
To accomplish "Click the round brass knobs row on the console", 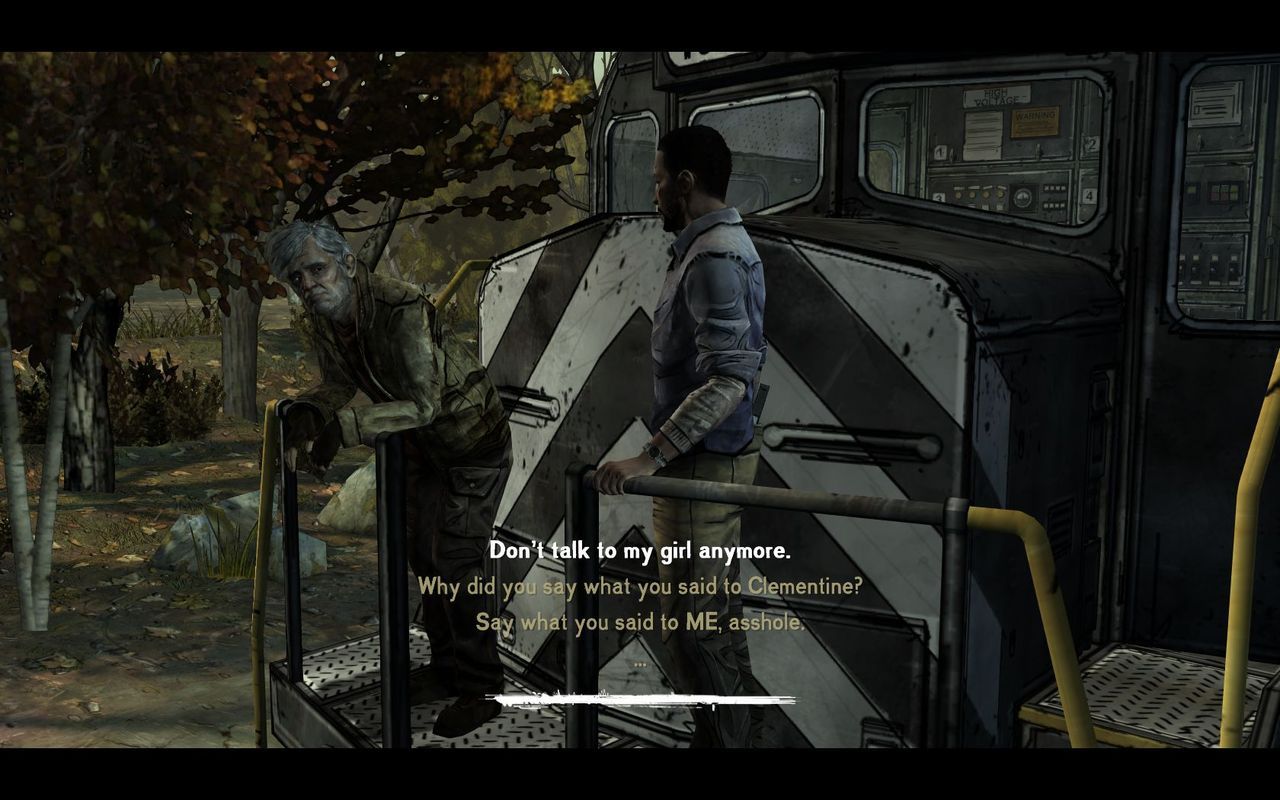I will 978,196.
